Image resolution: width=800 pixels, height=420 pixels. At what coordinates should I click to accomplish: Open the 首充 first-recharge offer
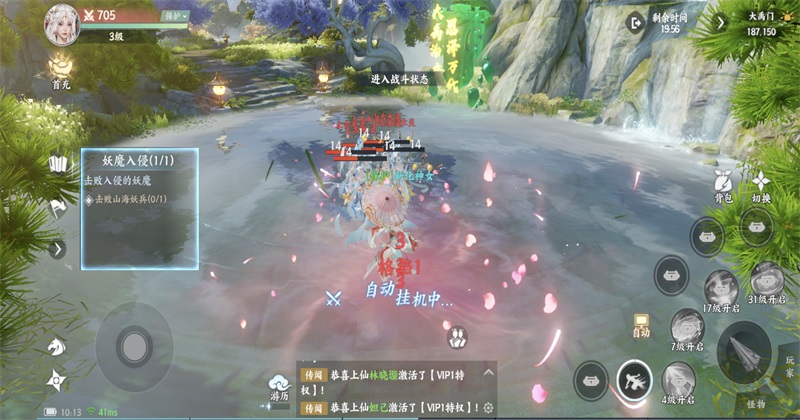click(x=62, y=70)
